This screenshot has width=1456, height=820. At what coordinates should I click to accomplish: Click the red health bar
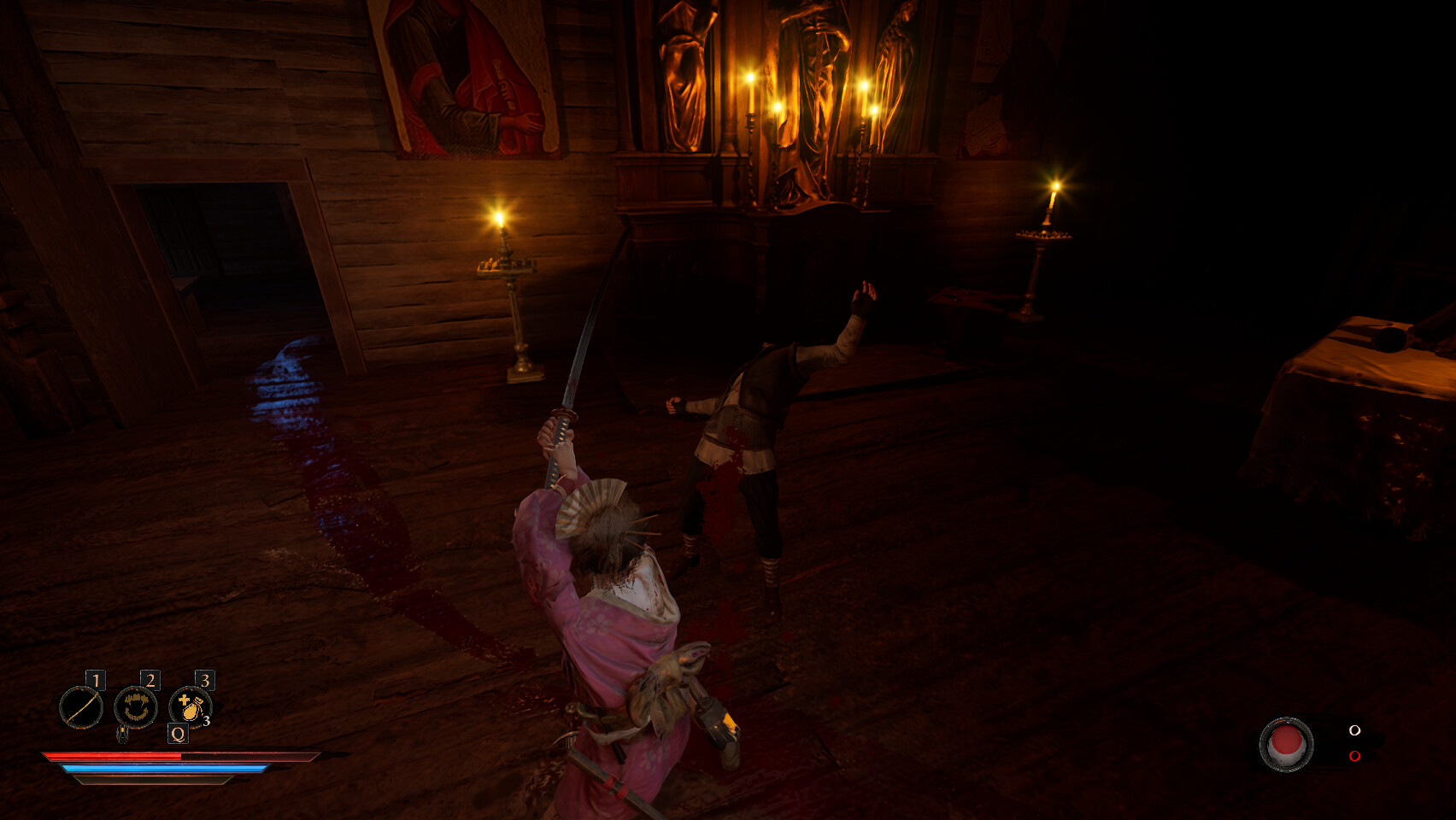tap(113, 757)
